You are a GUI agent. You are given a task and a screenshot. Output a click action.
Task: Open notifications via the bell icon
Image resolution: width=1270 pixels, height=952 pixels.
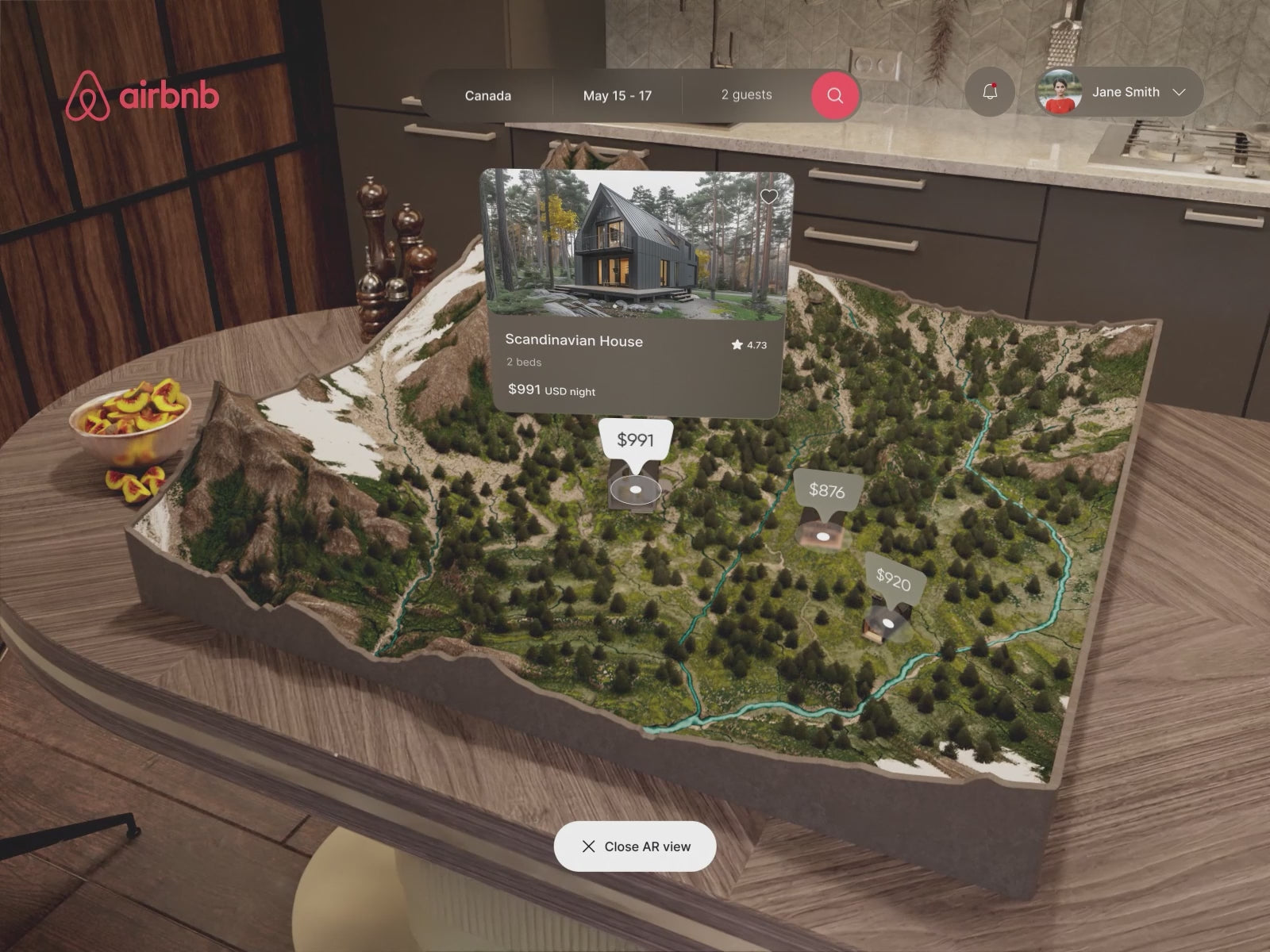[990, 92]
